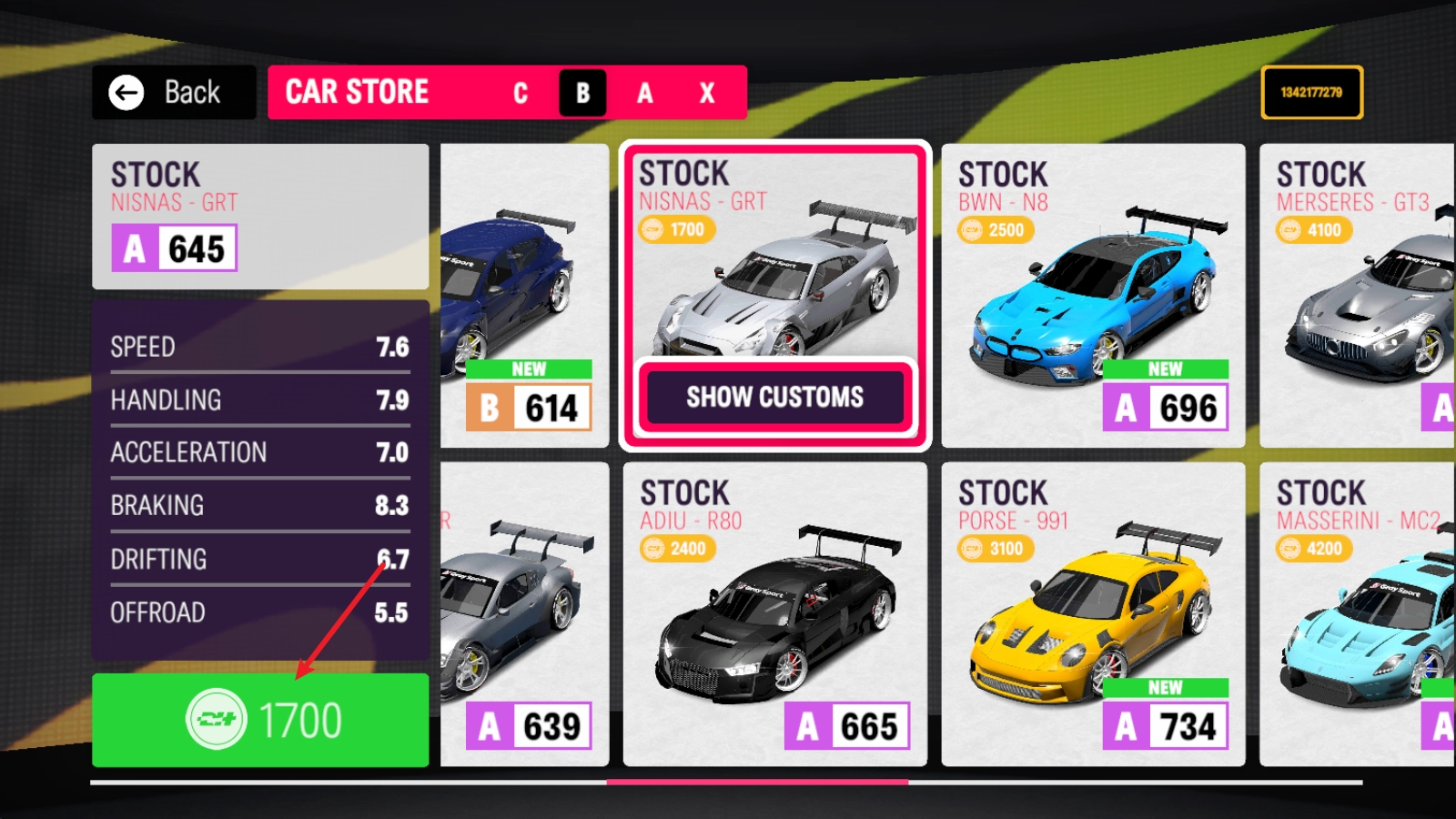Pick the yellow PORSE 991 car
Screen dimensions: 1456x819
click(x=1093, y=614)
